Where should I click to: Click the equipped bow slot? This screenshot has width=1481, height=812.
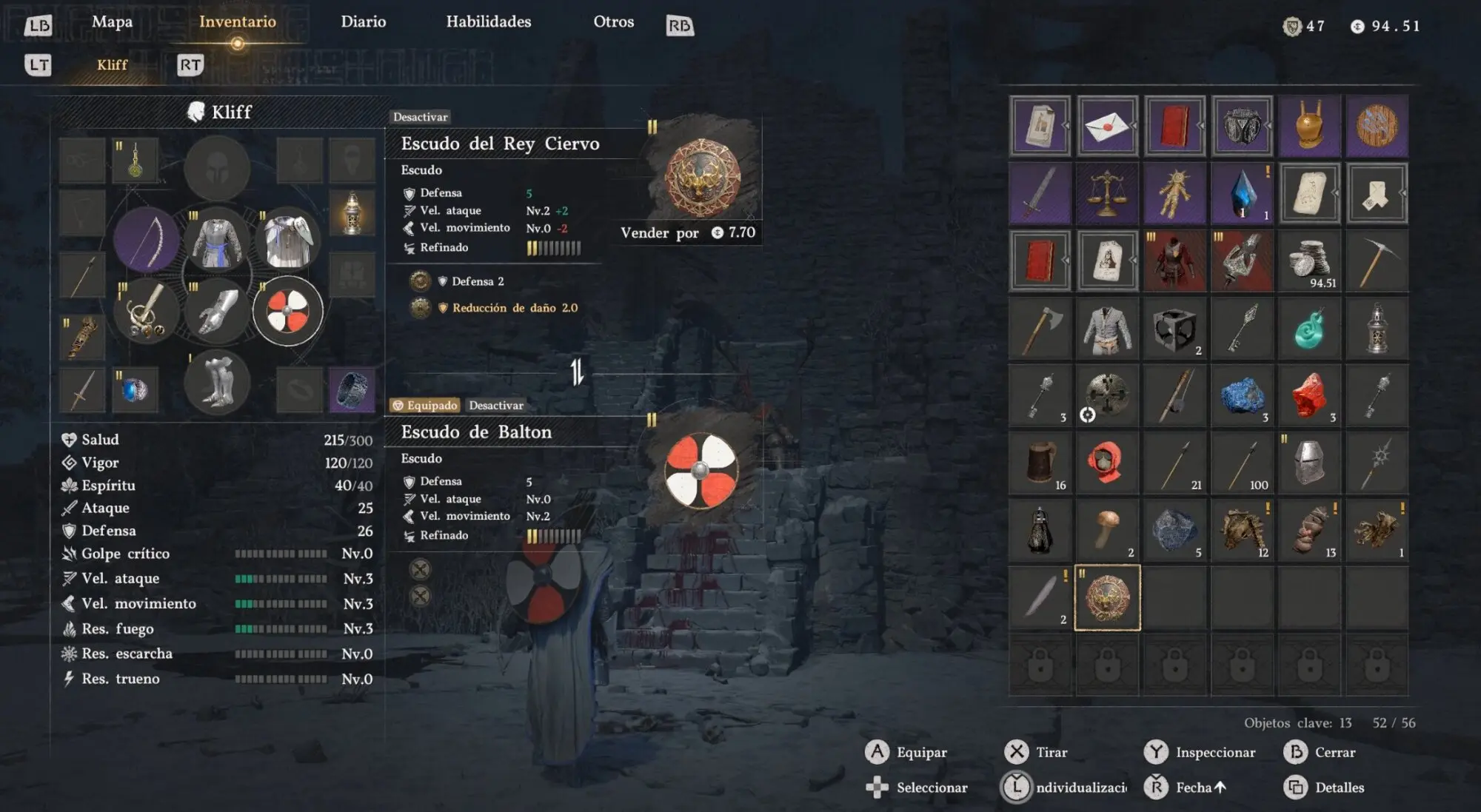click(147, 241)
